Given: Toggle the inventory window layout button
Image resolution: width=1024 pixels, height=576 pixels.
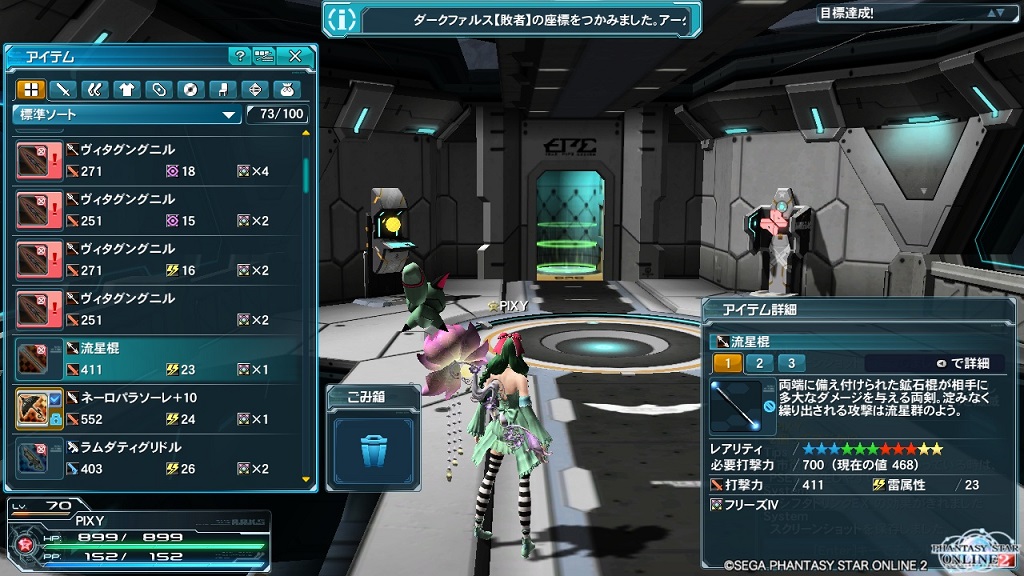Looking at the screenshot, I should (264, 56).
